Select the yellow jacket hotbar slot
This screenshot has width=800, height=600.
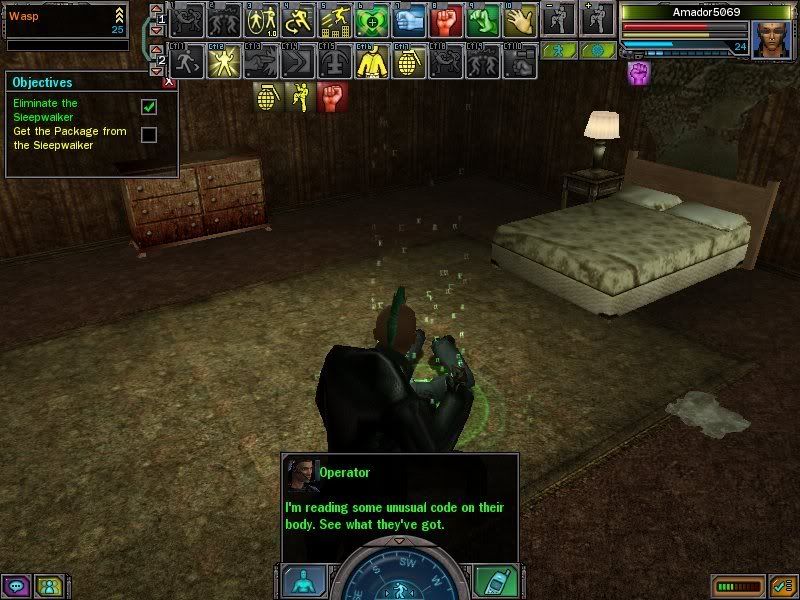click(x=371, y=62)
